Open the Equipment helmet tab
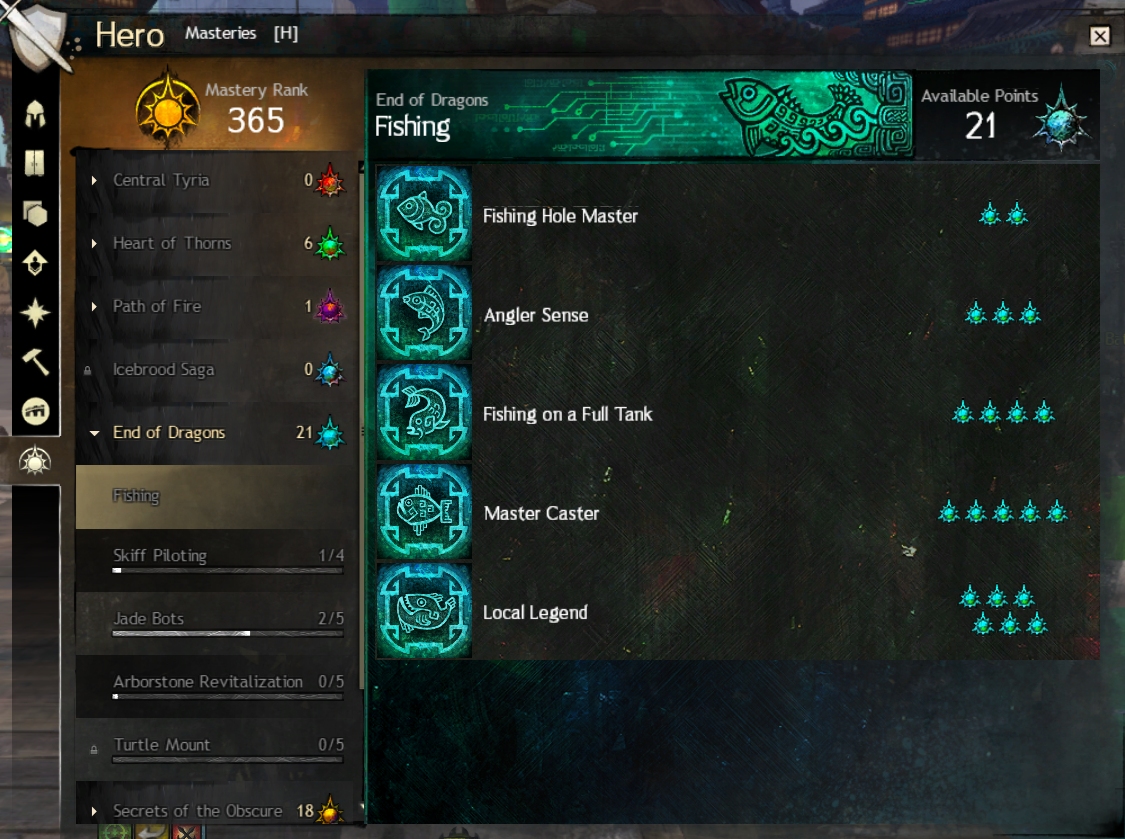The width and height of the screenshot is (1125, 839). click(x=36, y=113)
